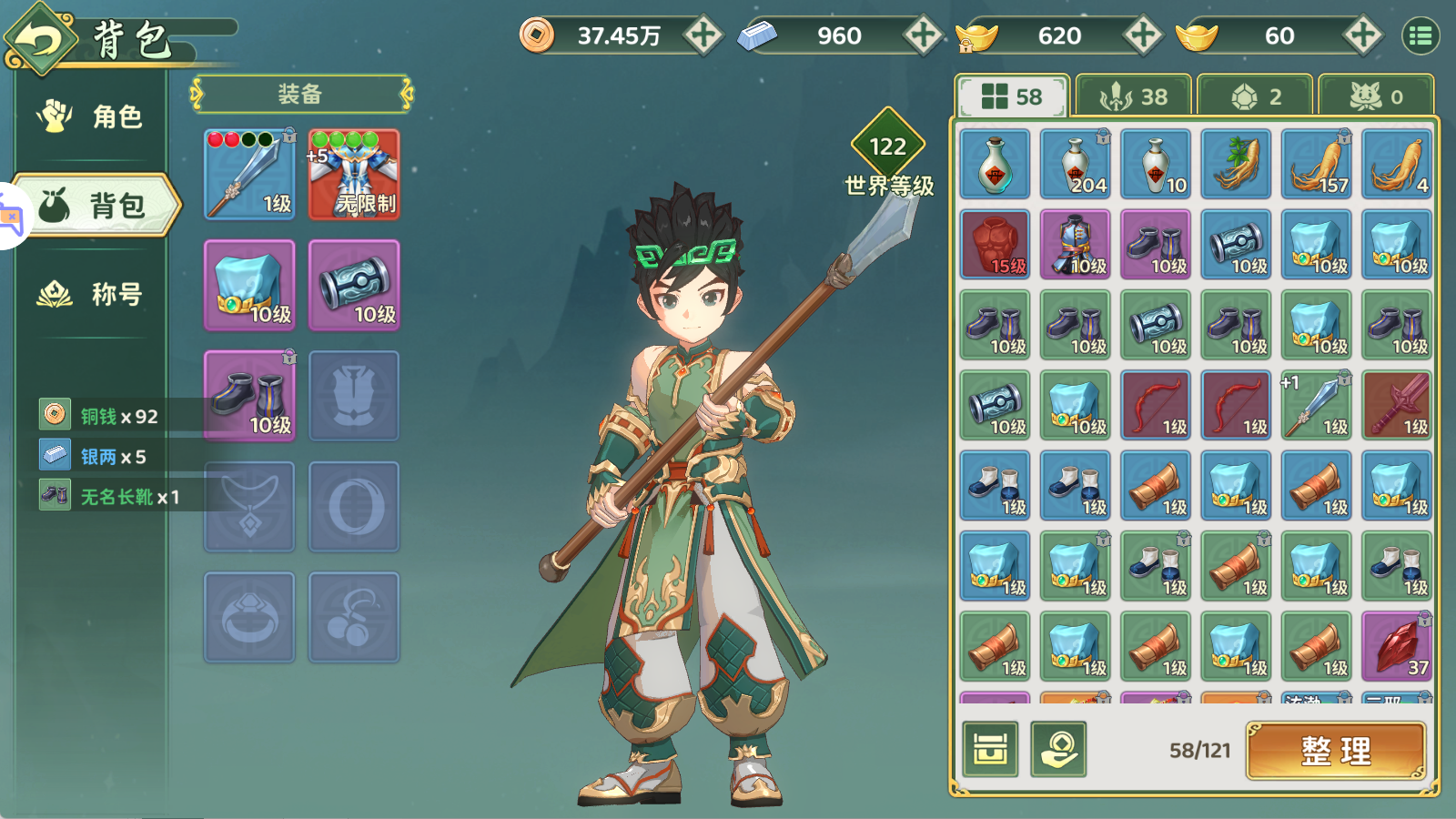Viewport: 1456px width, 819px height.
Task: Open the list menu icon
Action: click(1421, 35)
